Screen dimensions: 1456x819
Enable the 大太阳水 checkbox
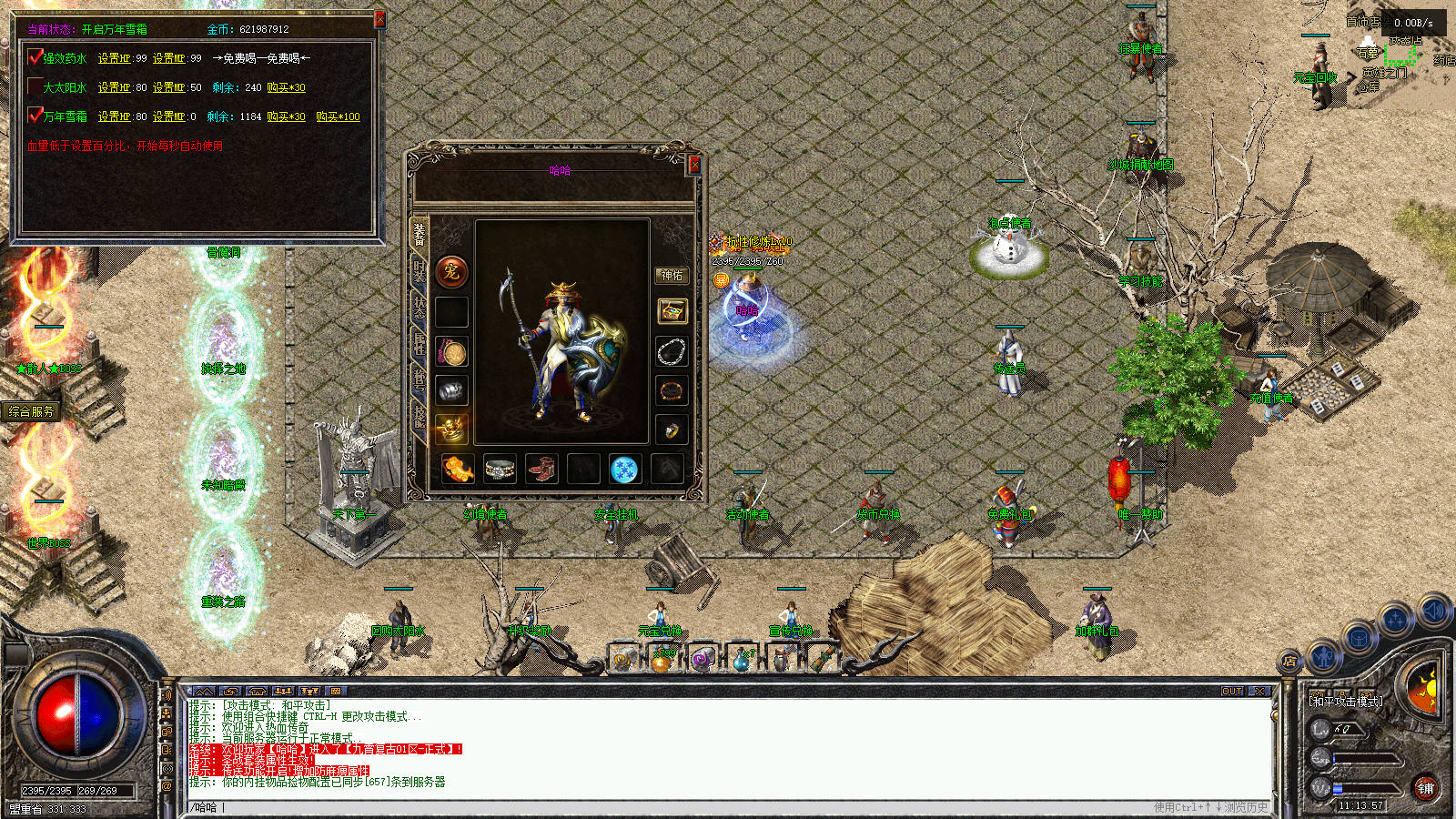[35, 87]
